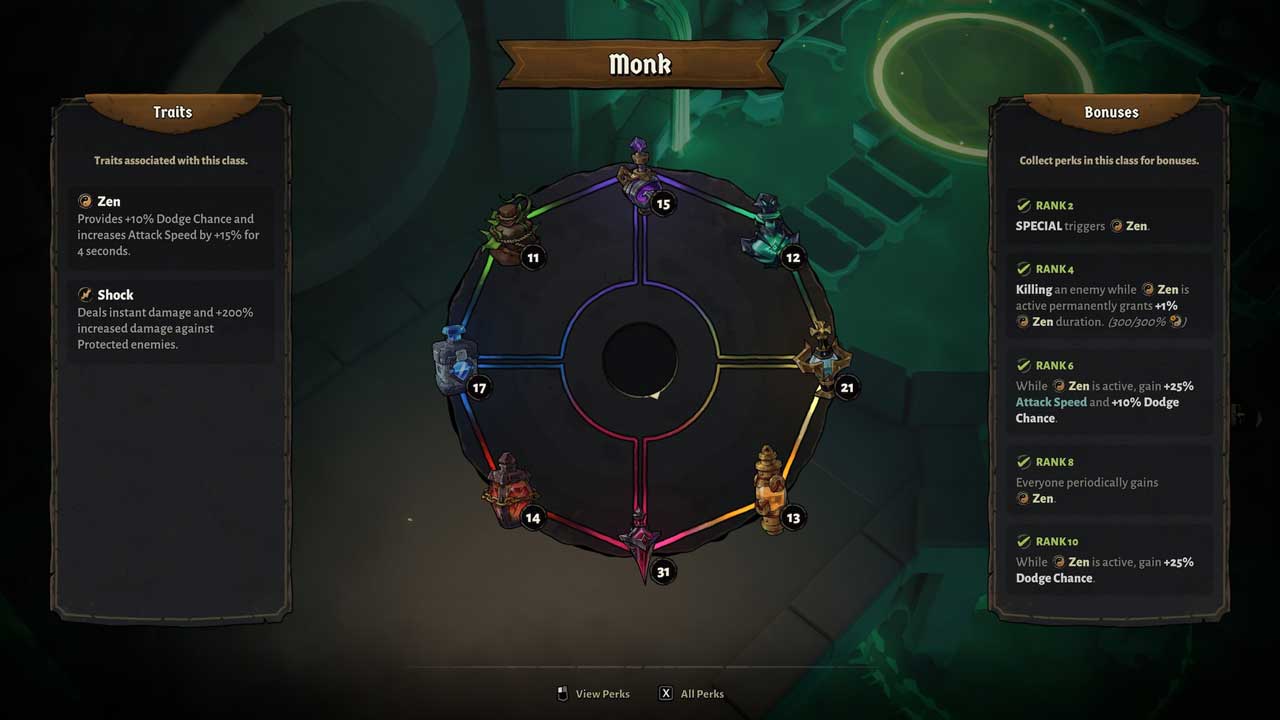Click the Rank 10 Dodge Chance bonus
This screenshot has height=720, width=1280.
pyautogui.click(x=1109, y=560)
